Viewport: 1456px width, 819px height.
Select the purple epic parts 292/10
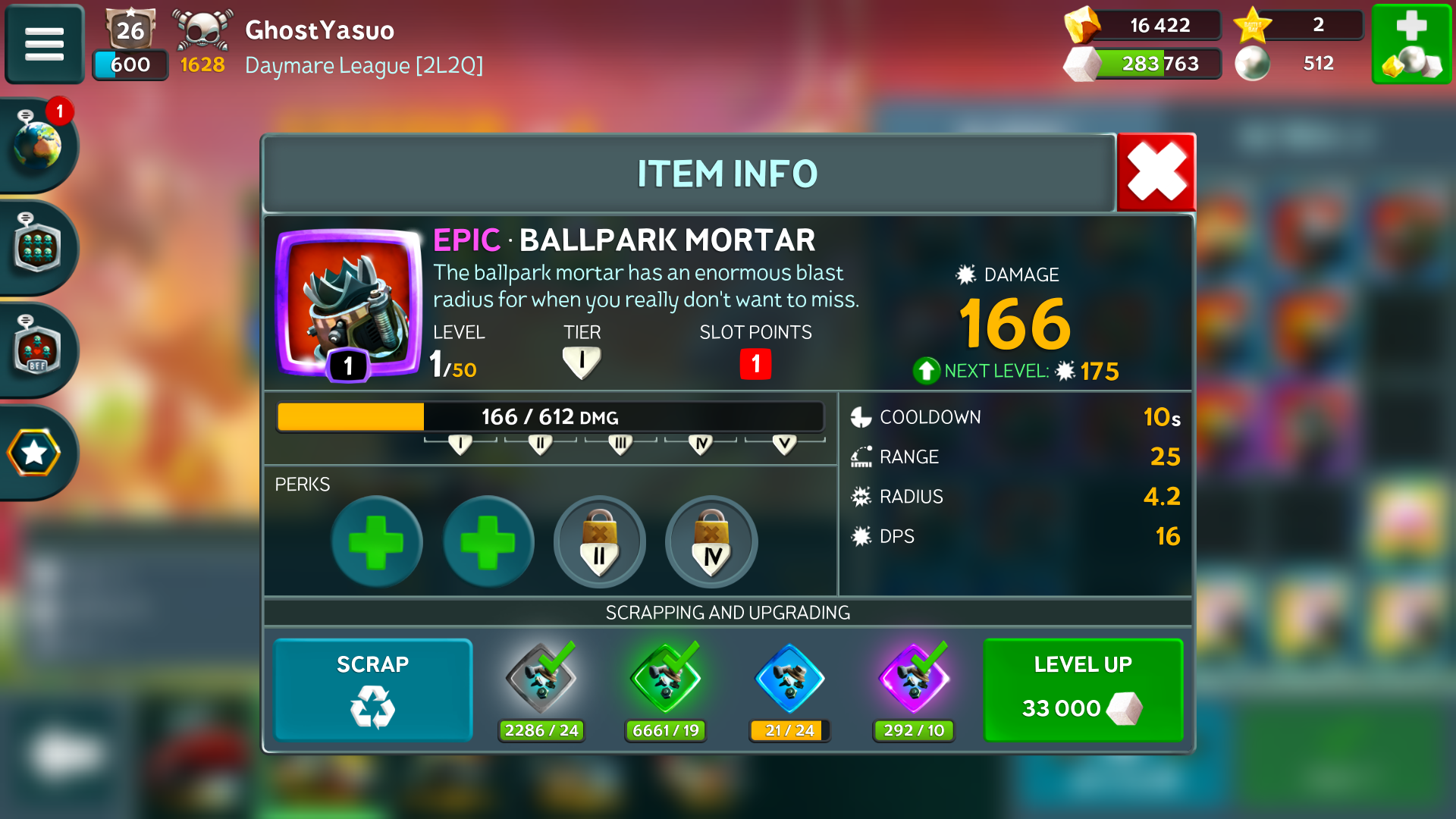[914, 679]
